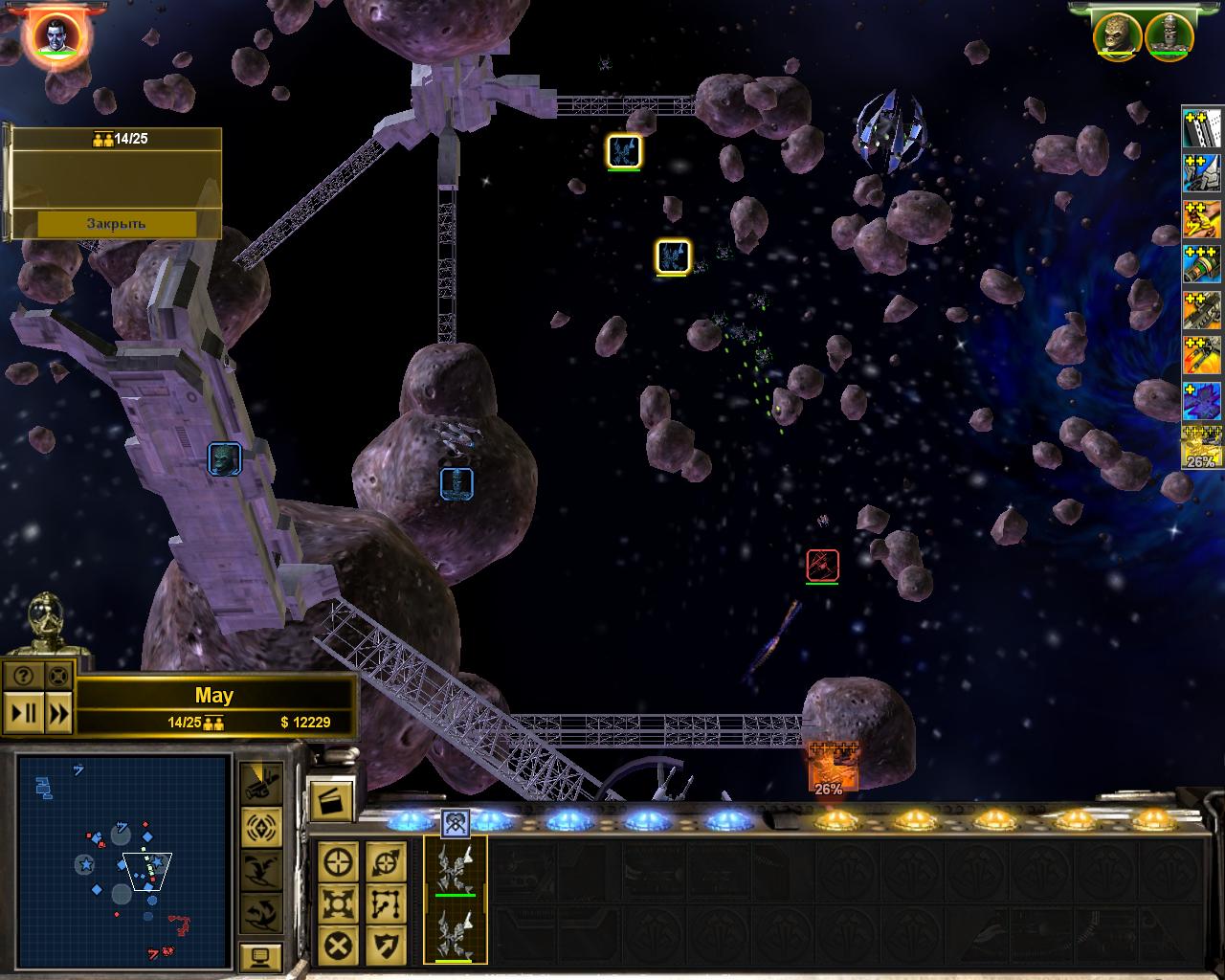Image resolution: width=1225 pixels, height=980 pixels.
Task: Open the computer monitor menu button
Action: pos(260,955)
